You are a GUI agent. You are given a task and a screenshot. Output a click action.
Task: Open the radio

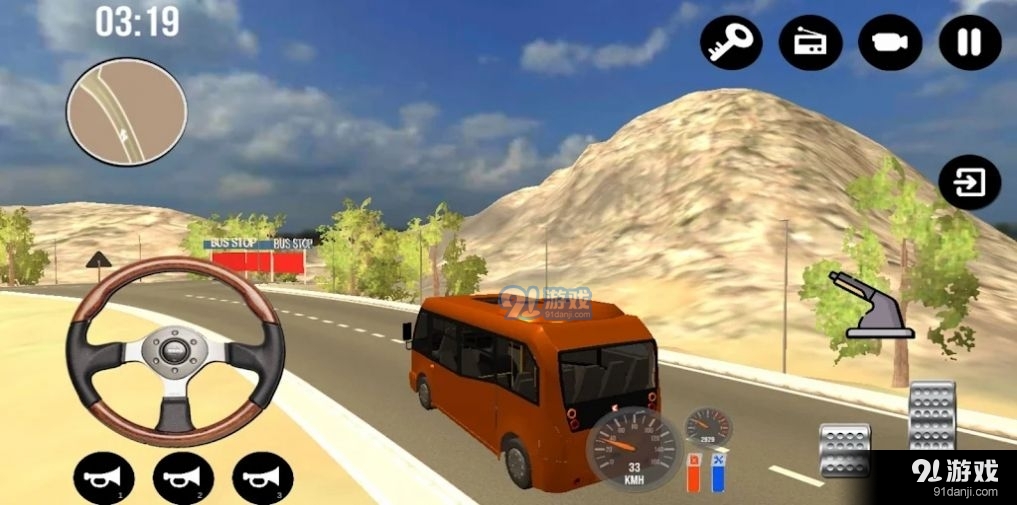click(x=810, y=41)
